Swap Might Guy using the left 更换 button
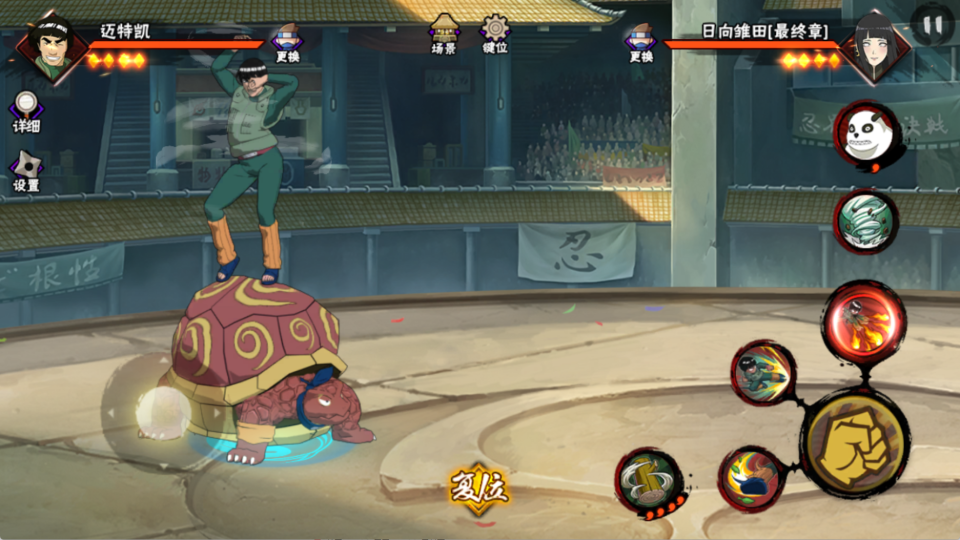Viewport: 960px width, 540px height. click(288, 43)
